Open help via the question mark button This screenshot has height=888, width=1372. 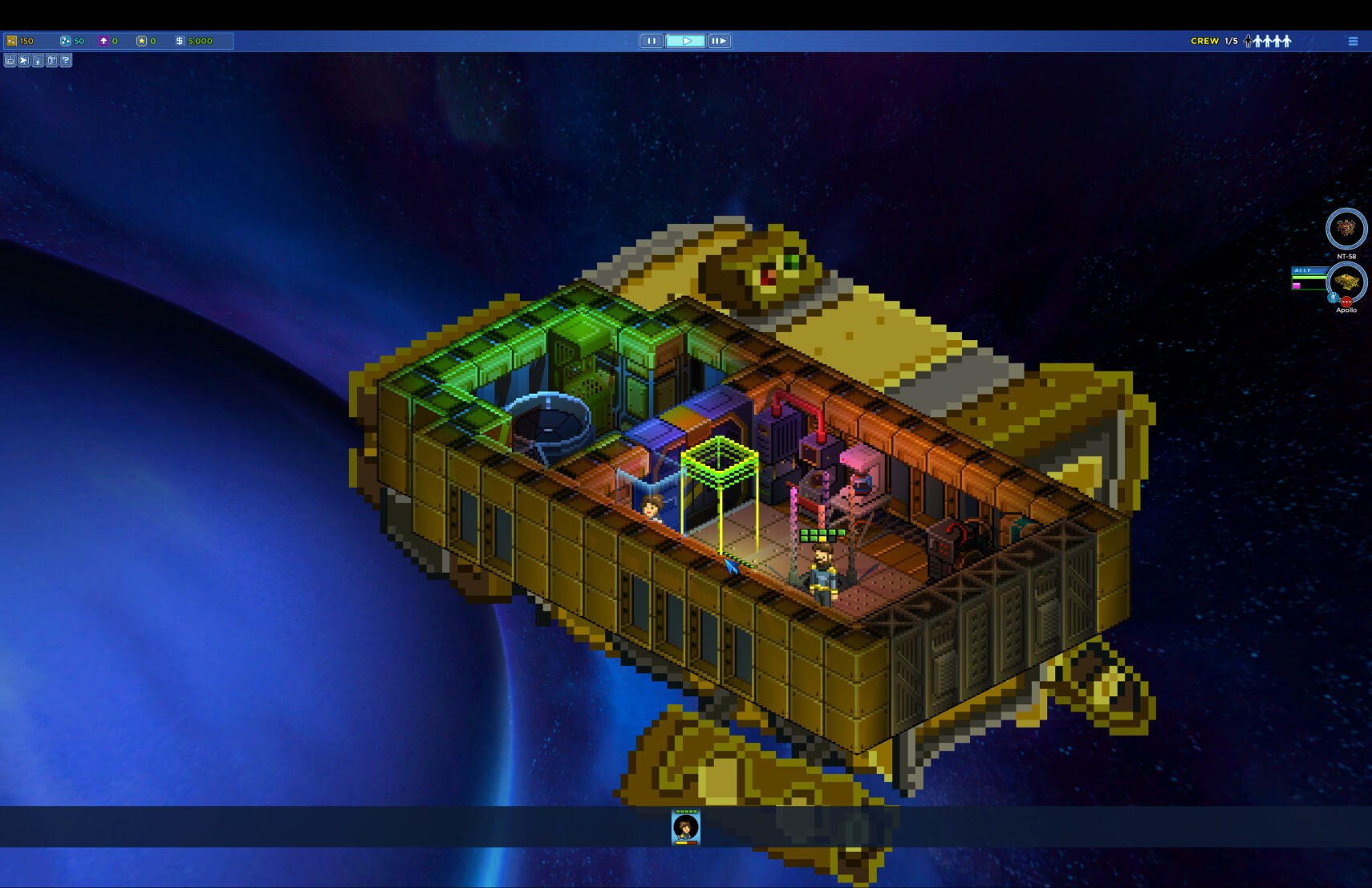(66, 61)
